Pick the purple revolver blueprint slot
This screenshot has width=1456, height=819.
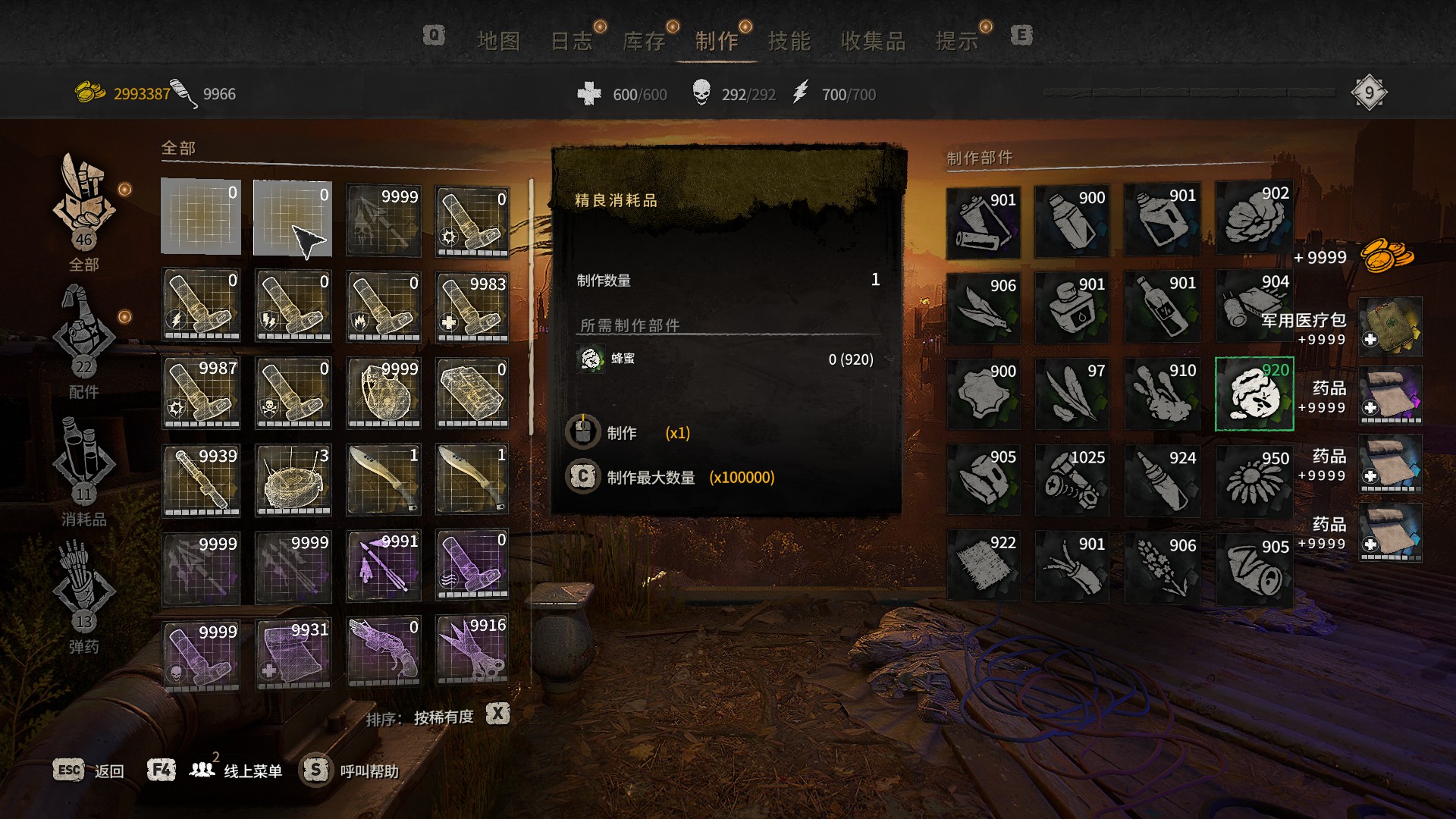[x=384, y=651]
